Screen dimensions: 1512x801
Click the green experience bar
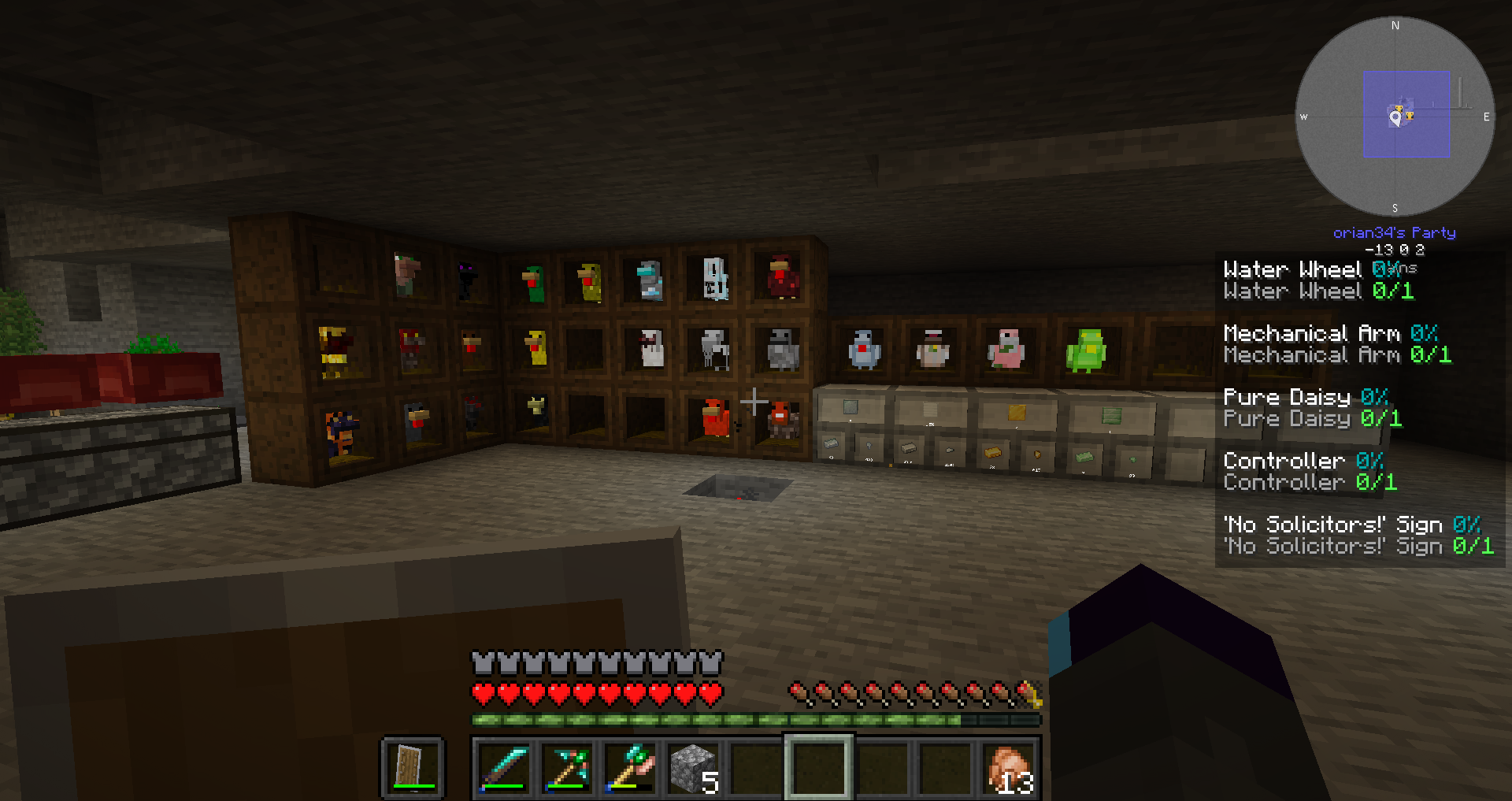pos(756,719)
